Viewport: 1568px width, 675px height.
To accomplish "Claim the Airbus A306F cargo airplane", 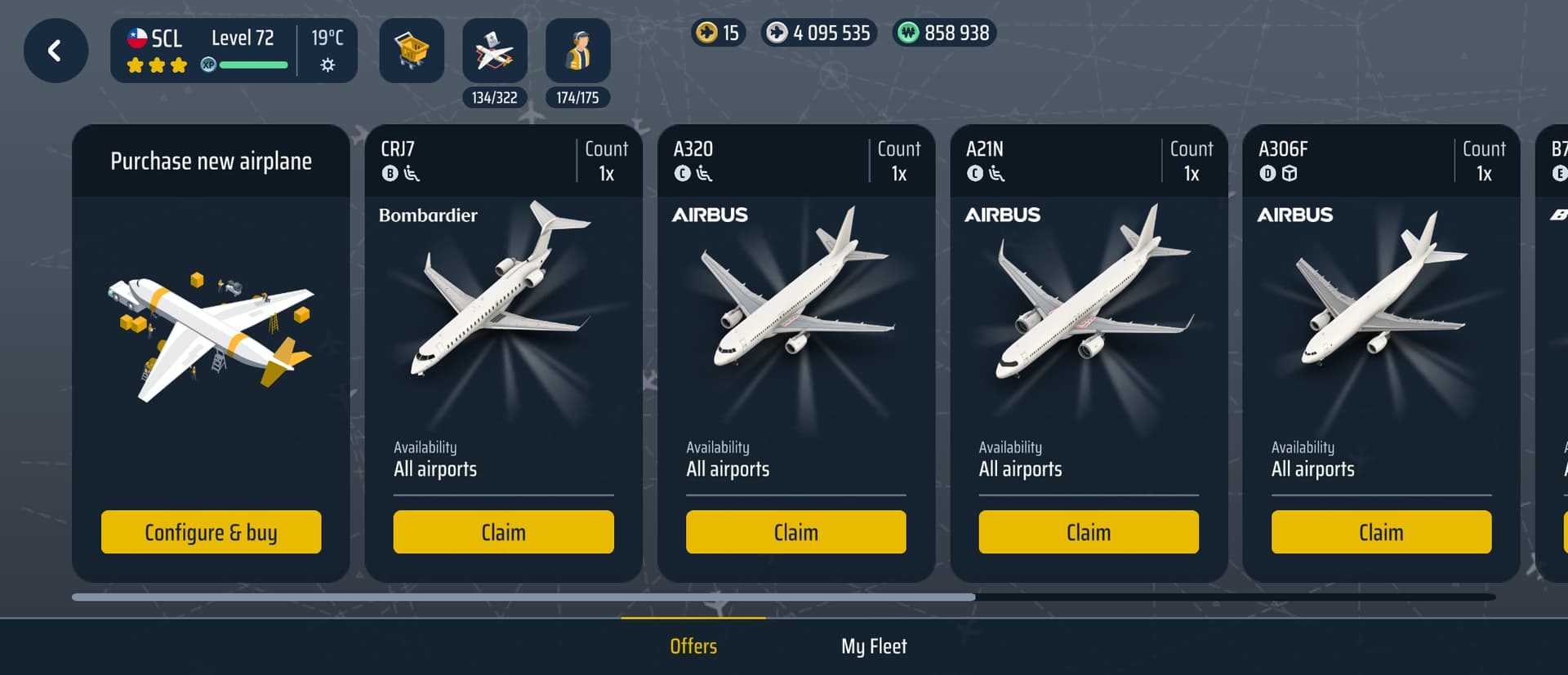I will point(1381,532).
